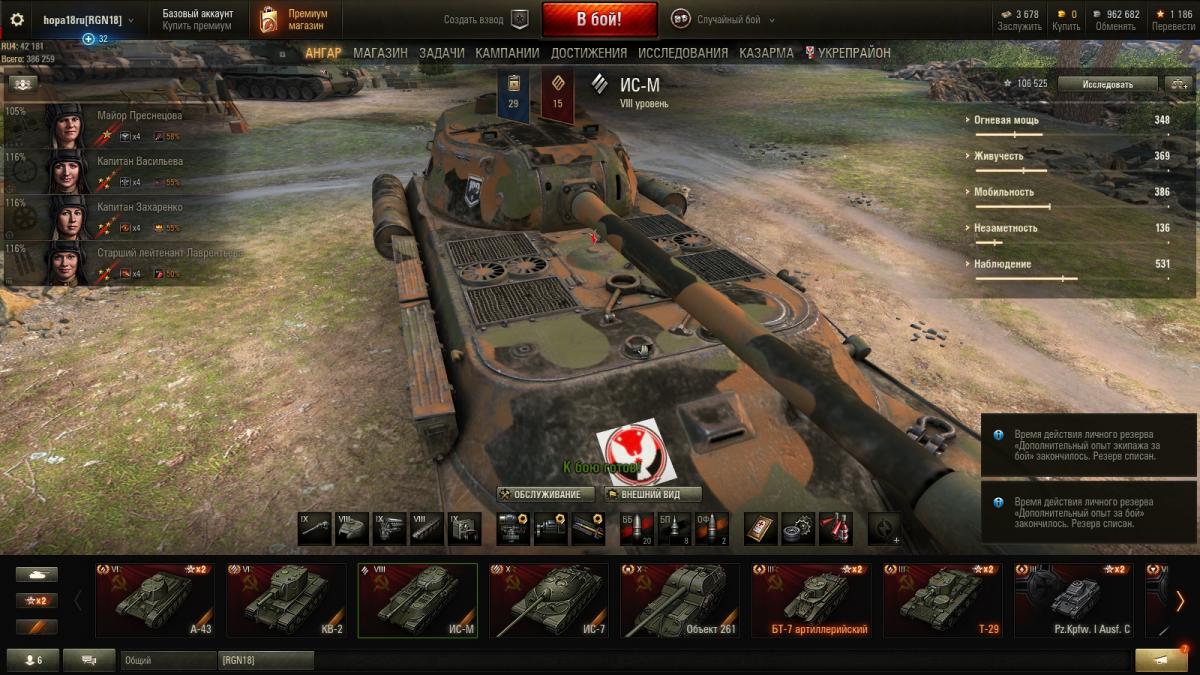Open the КАМПАНИИ tab
Screen dimensions: 1200x675
[507, 53]
